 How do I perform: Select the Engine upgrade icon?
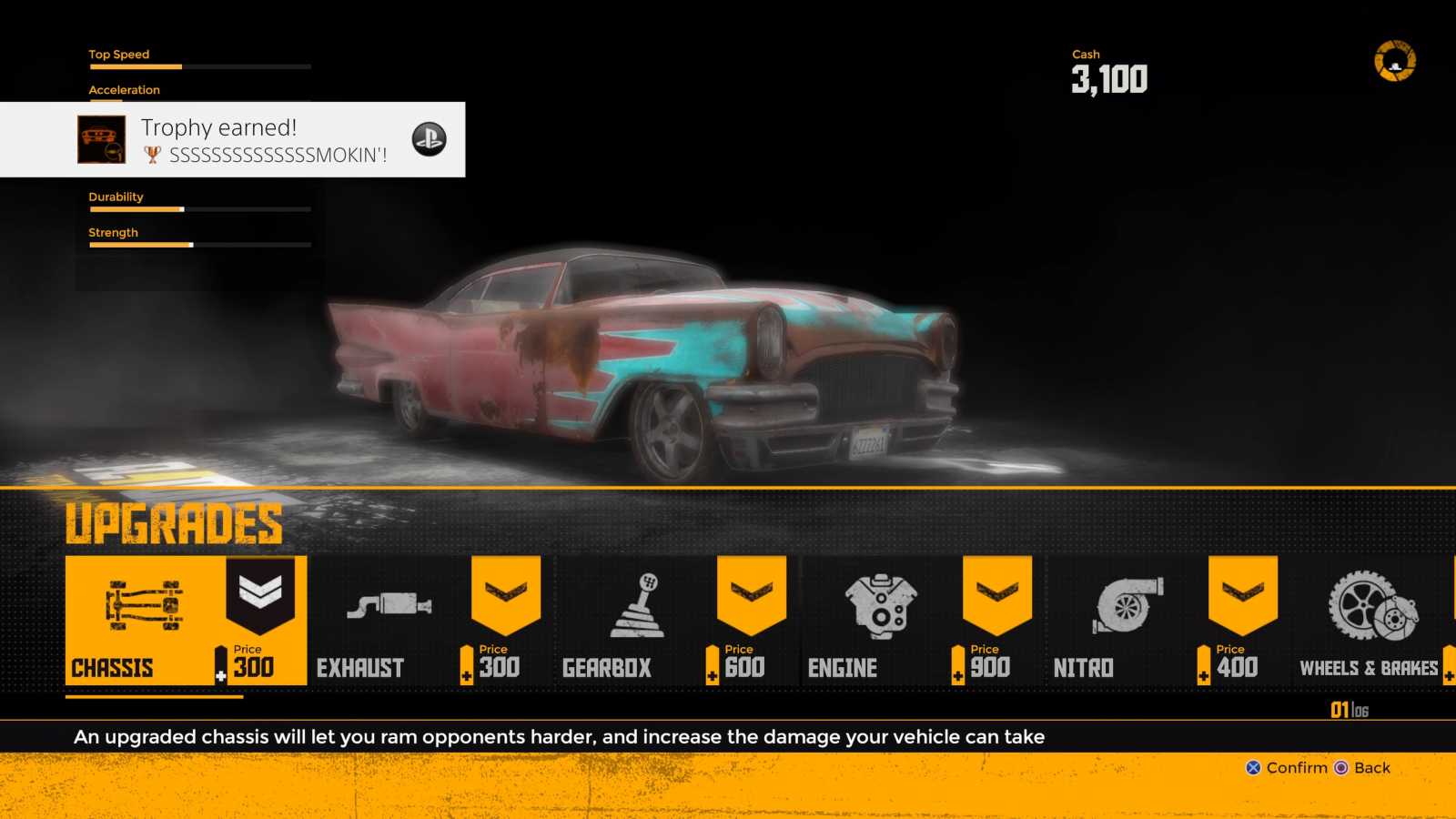[x=881, y=605]
